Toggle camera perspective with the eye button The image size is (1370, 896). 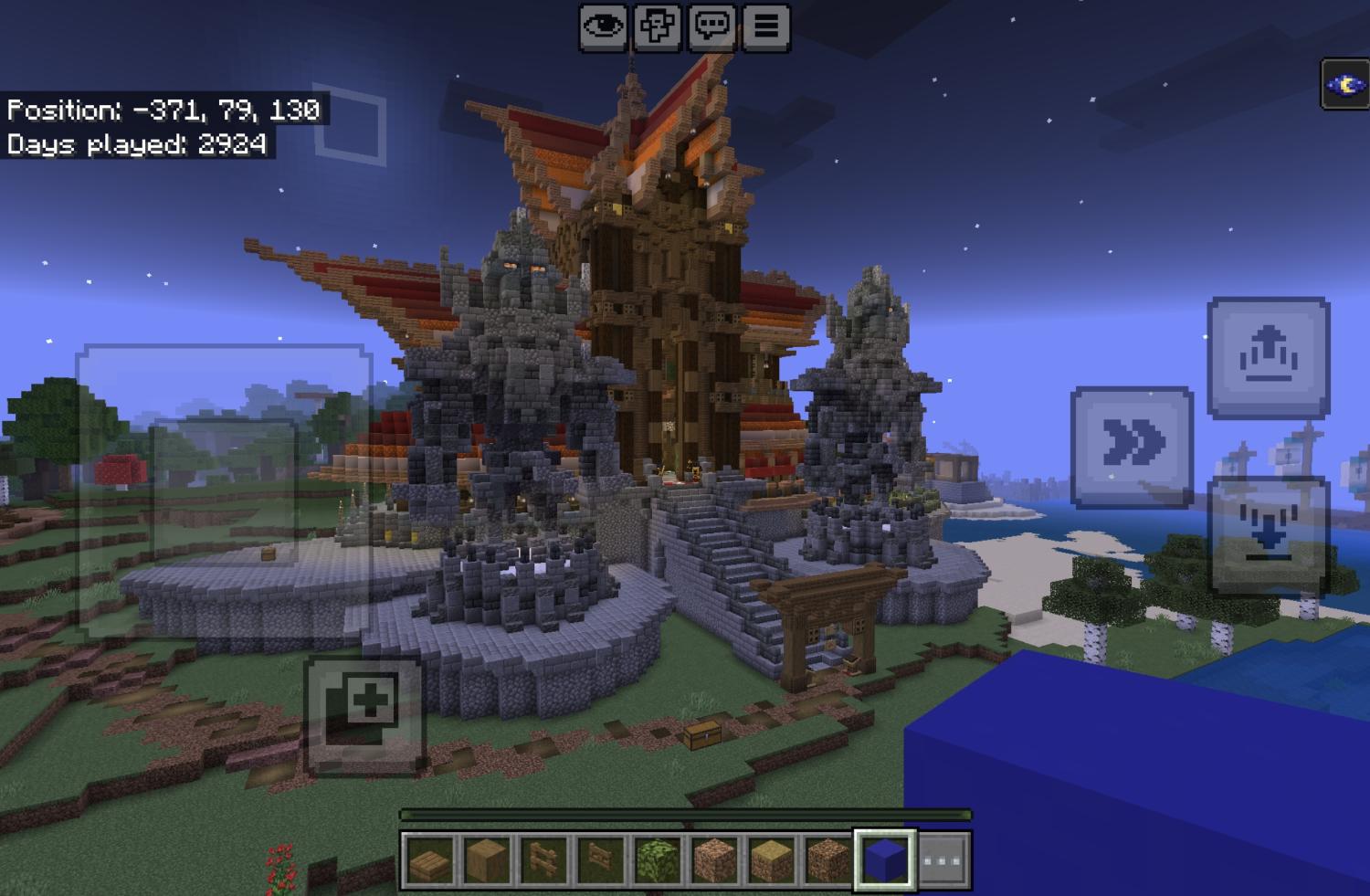coord(603,26)
